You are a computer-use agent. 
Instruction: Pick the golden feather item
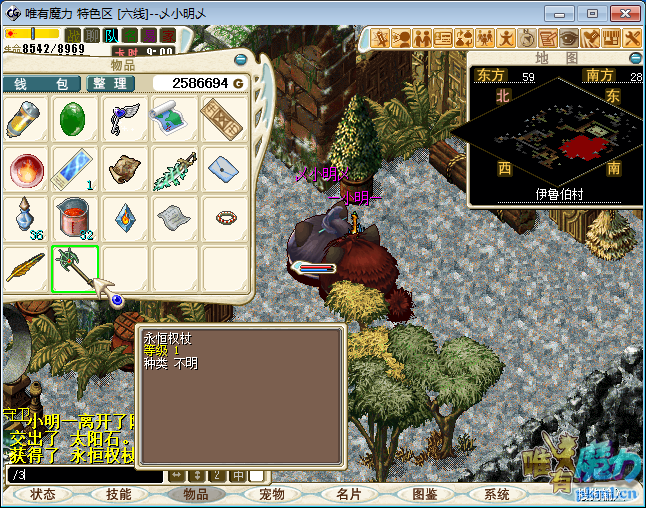point(25,268)
